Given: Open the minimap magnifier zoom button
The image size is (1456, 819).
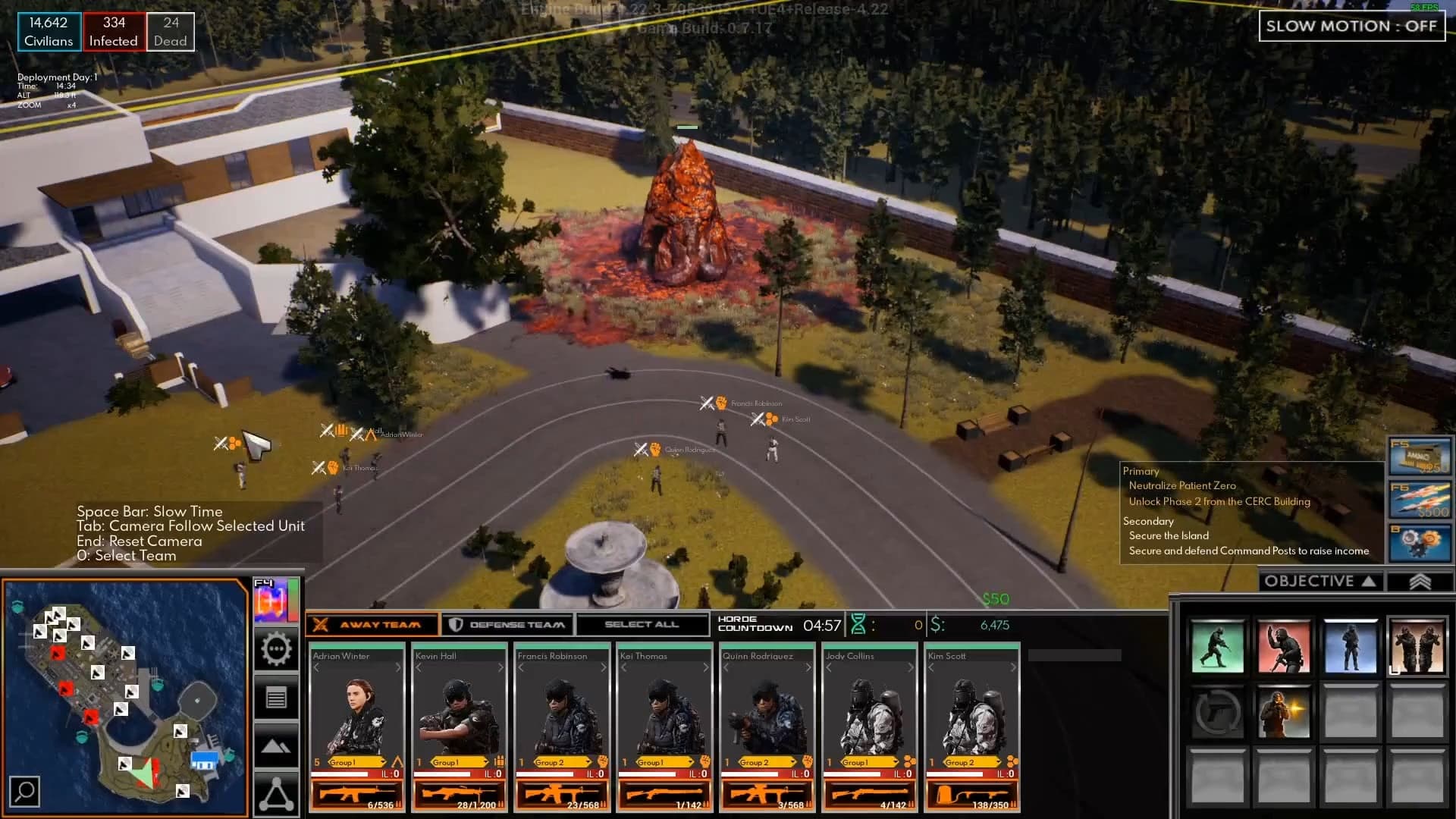Looking at the screenshot, I should [25, 792].
